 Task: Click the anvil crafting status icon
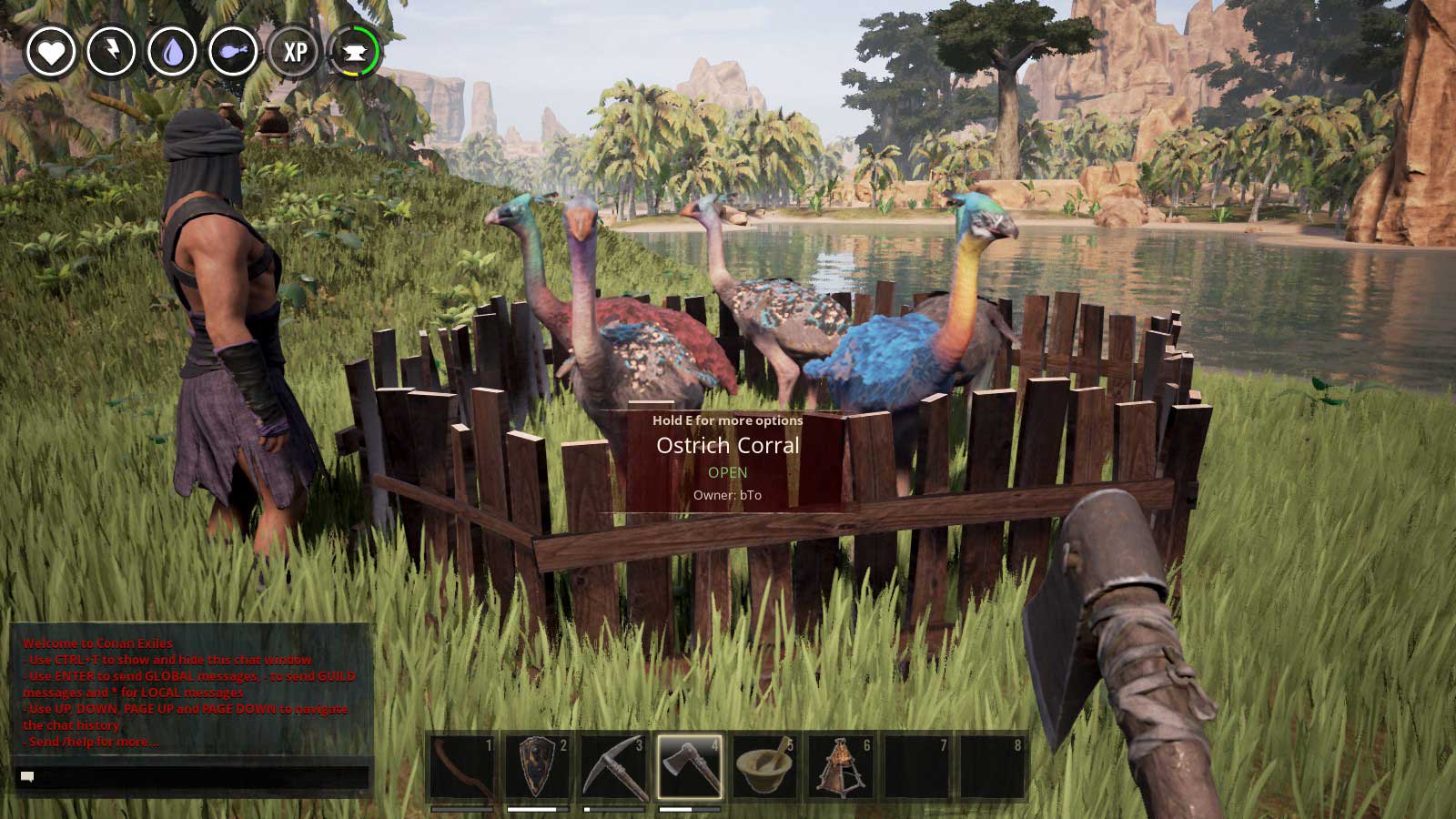(x=354, y=52)
